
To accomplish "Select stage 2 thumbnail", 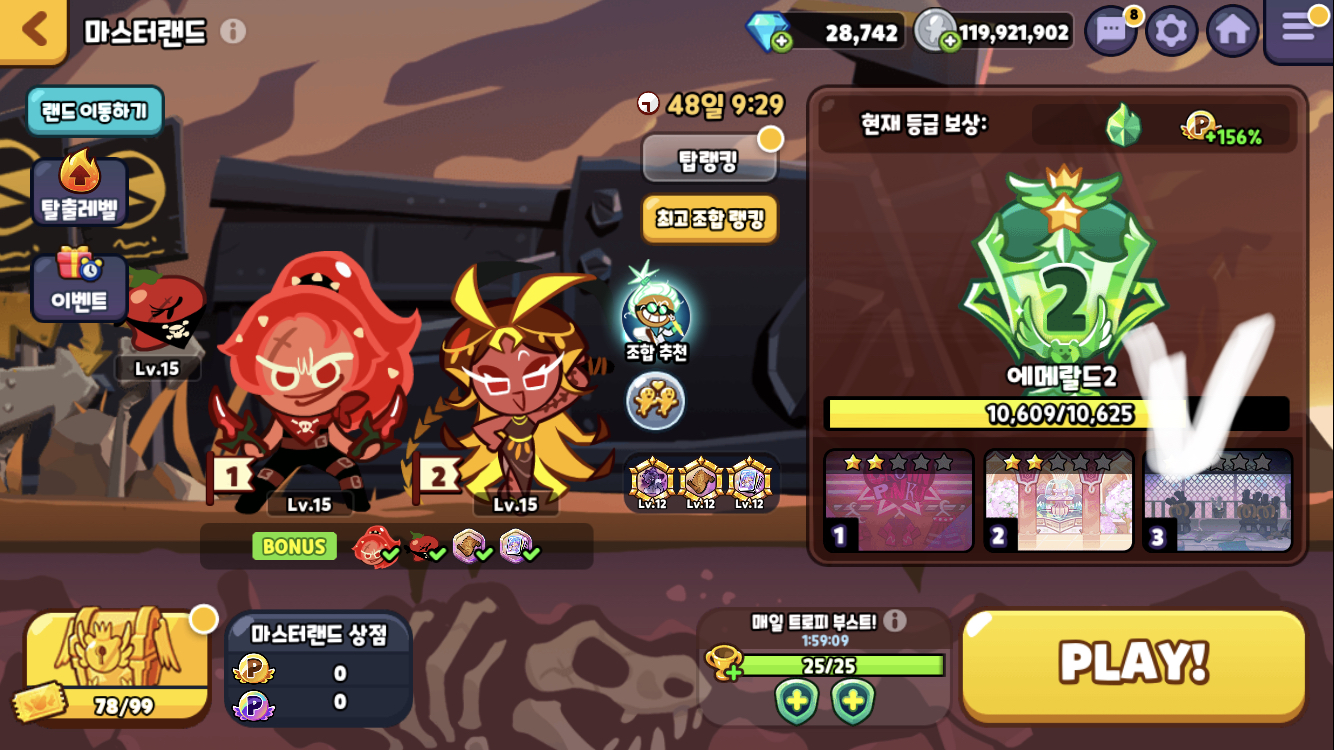I will tap(1058, 501).
